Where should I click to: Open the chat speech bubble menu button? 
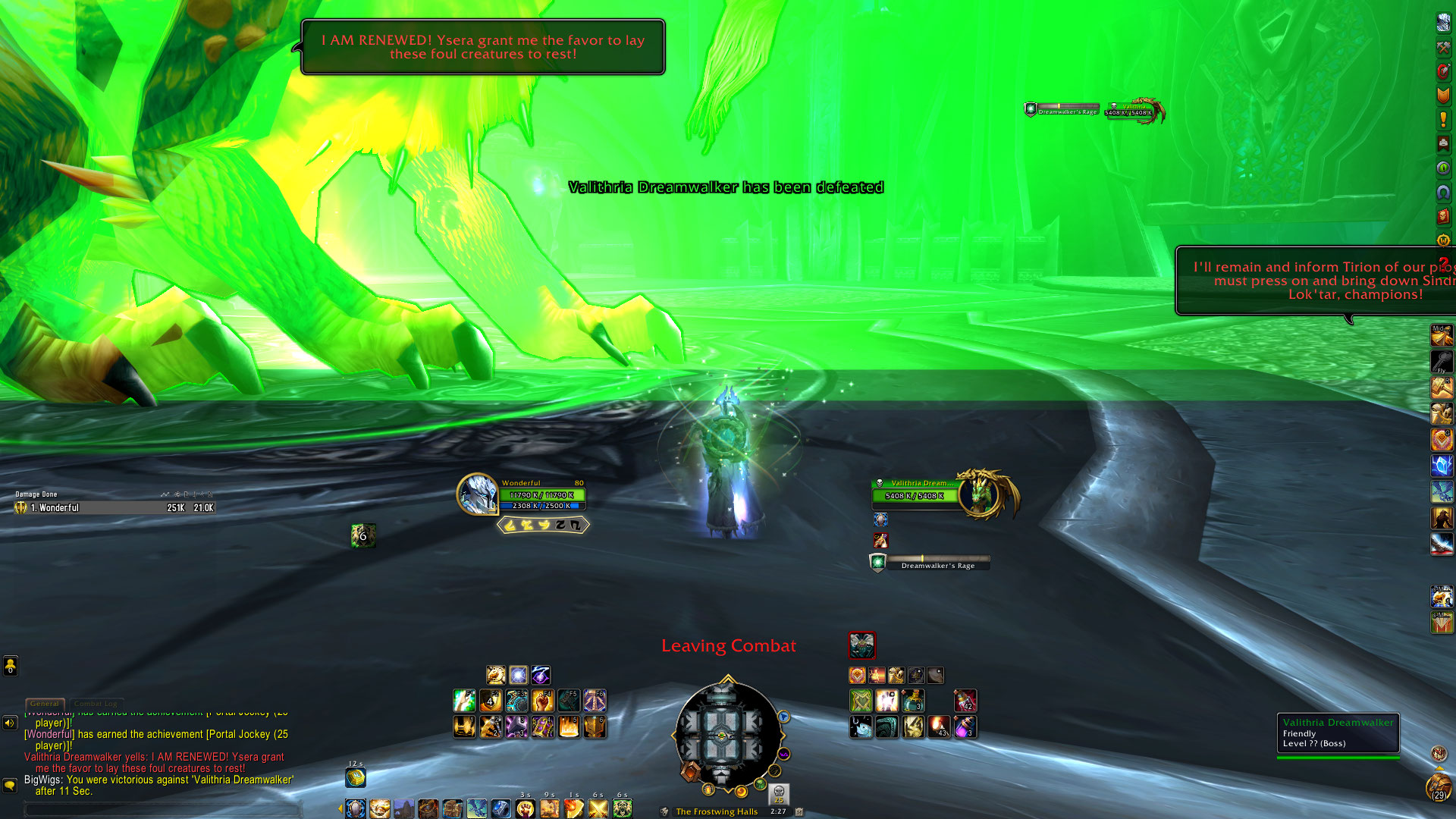pyautogui.click(x=10, y=785)
